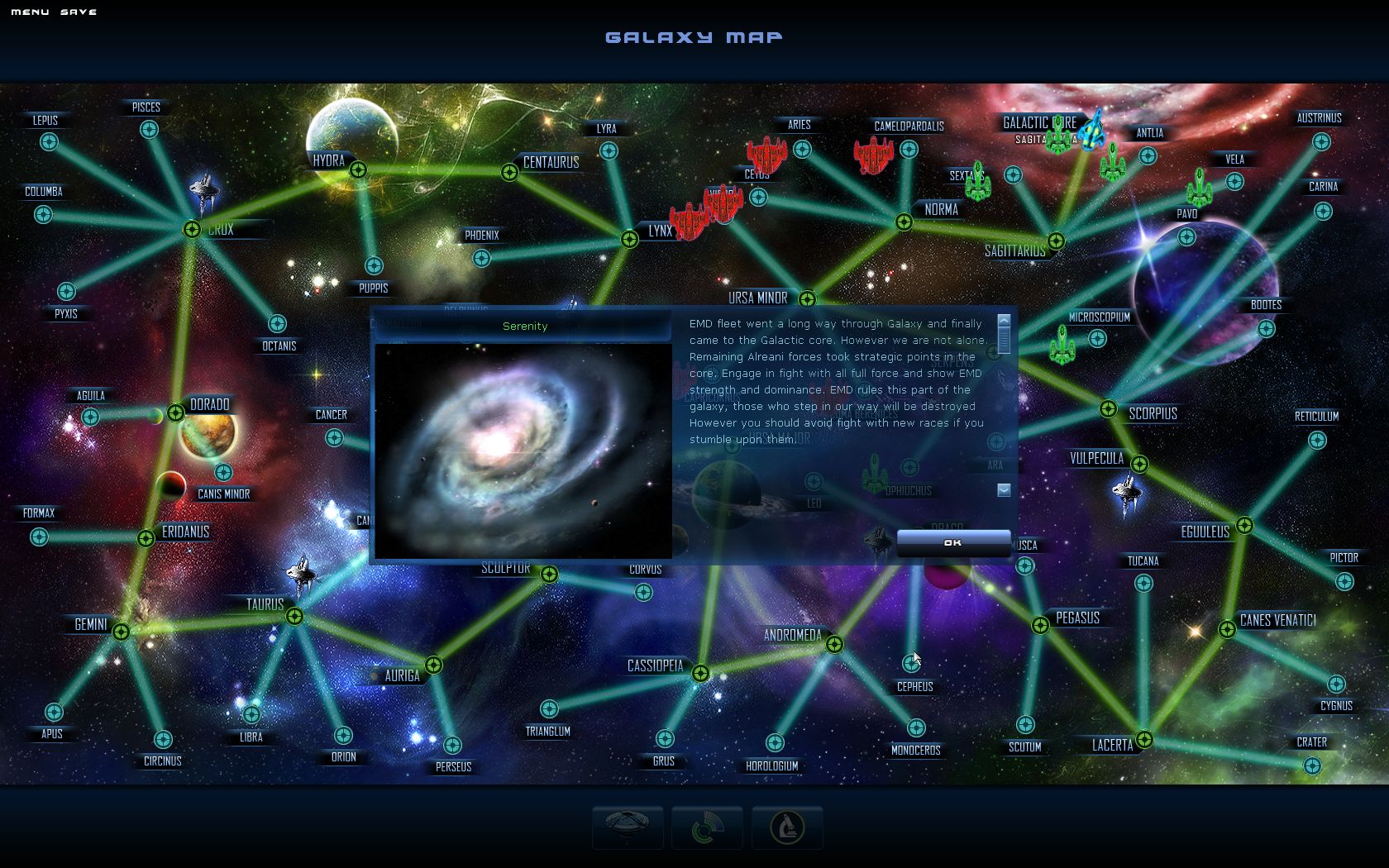Screen dimensions: 1389x868
Task: Open the research progress wheel icon
Action: tap(707, 827)
